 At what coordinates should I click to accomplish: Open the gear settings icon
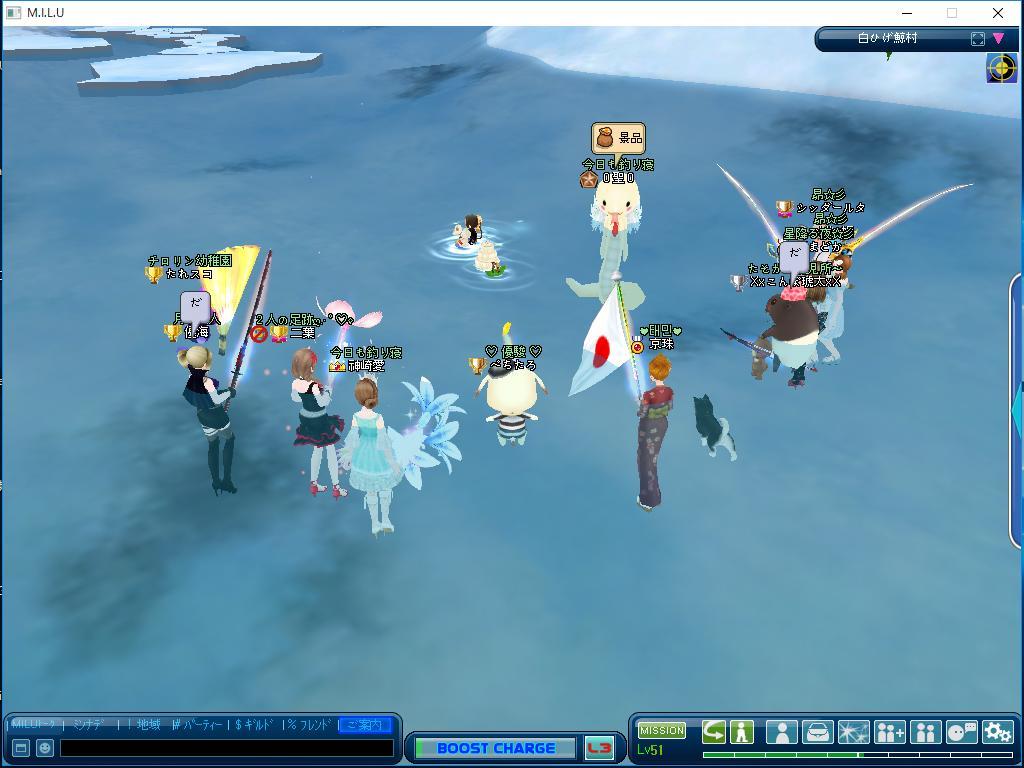[997, 732]
